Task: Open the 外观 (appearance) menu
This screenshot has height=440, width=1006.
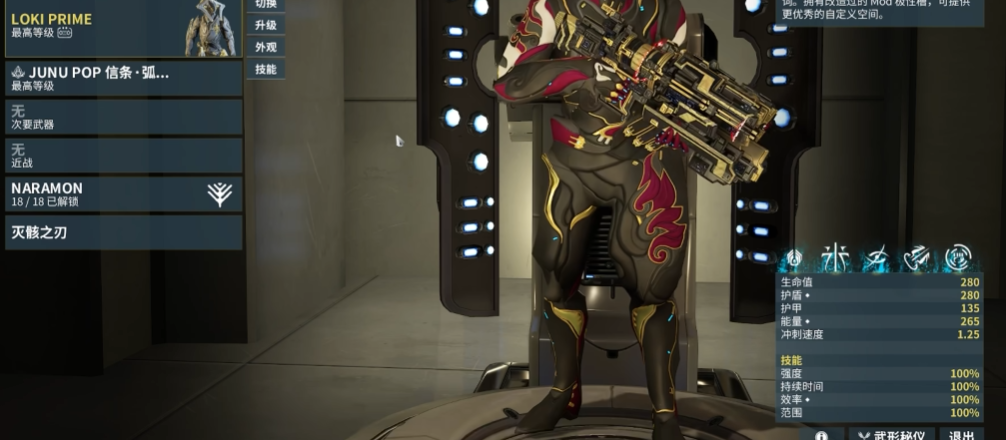Action: point(266,47)
